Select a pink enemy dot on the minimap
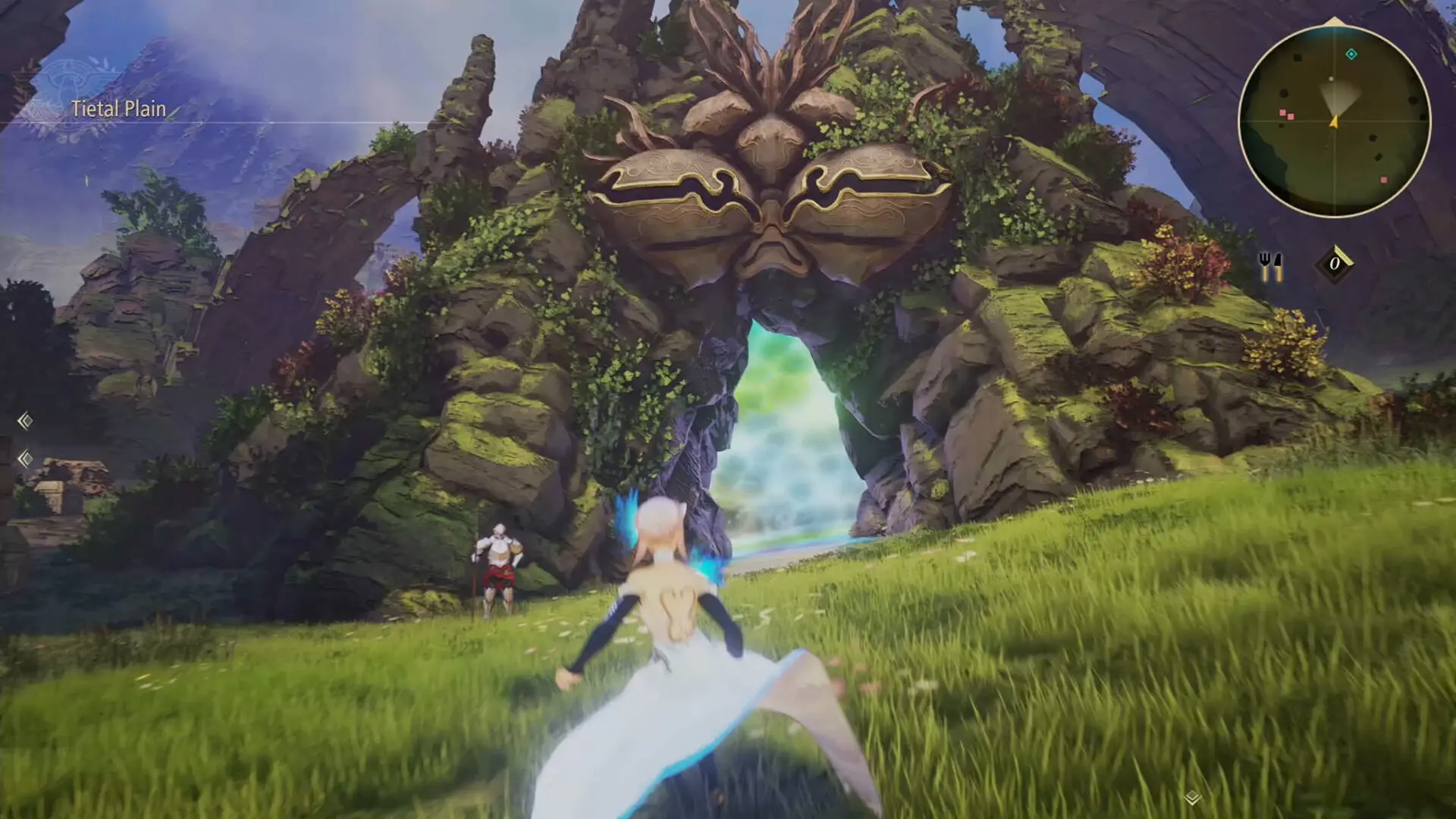Viewport: 1456px width, 819px height. coord(1282,111)
